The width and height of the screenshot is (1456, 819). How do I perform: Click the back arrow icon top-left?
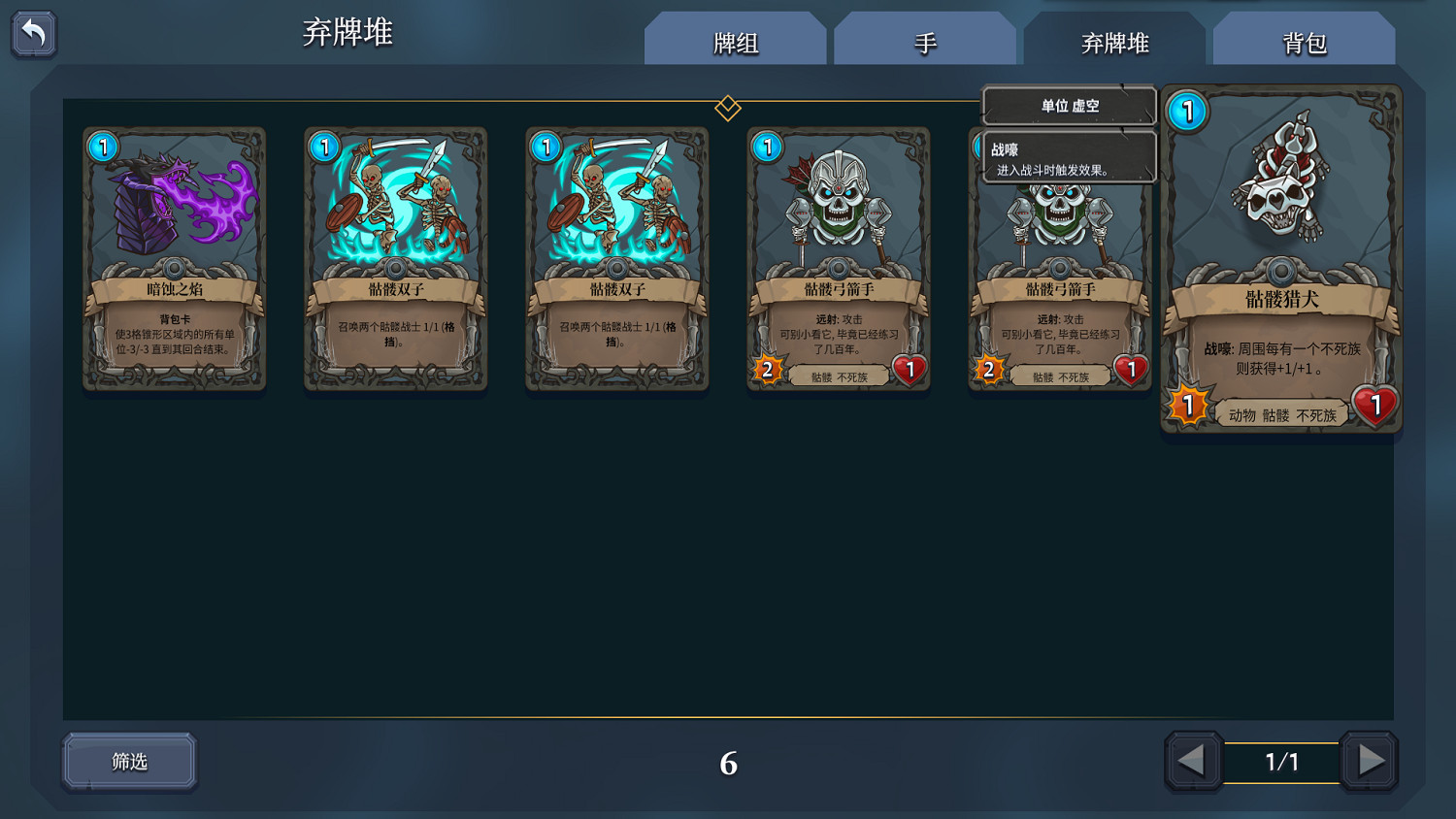[33, 34]
